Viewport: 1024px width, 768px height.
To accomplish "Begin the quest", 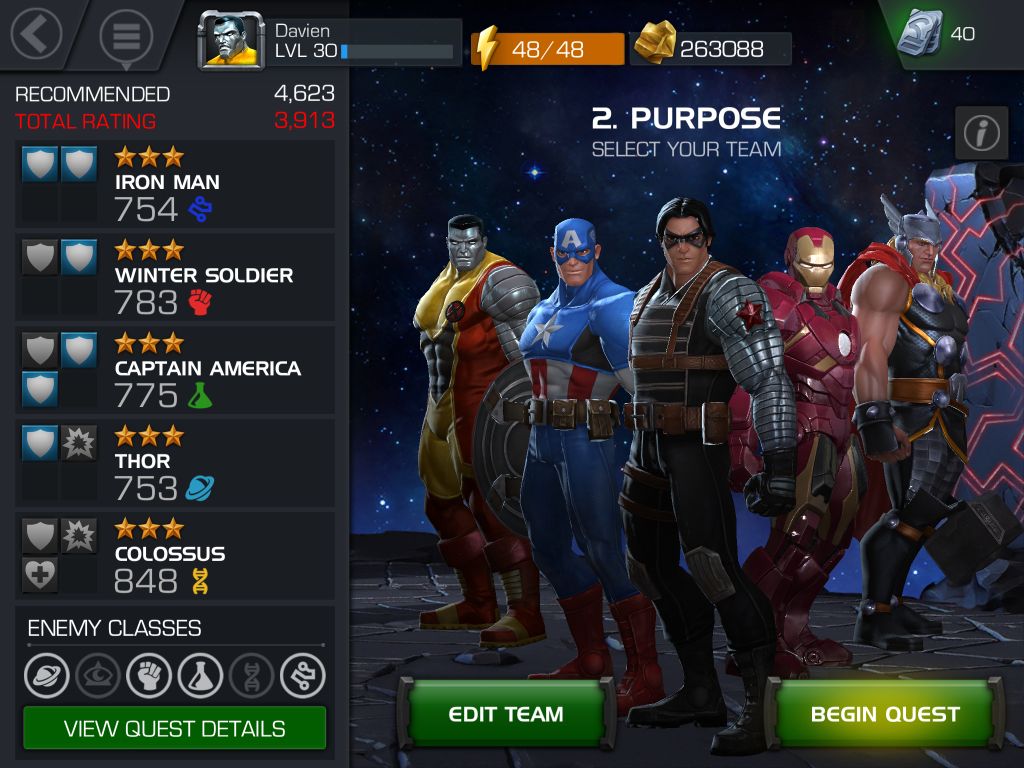I will click(885, 714).
